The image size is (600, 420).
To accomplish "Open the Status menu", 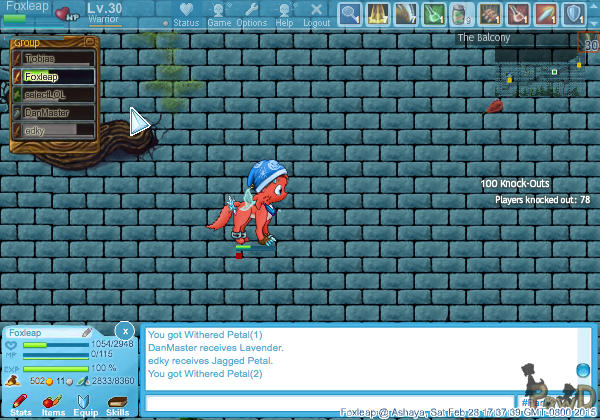I will 185,14.
